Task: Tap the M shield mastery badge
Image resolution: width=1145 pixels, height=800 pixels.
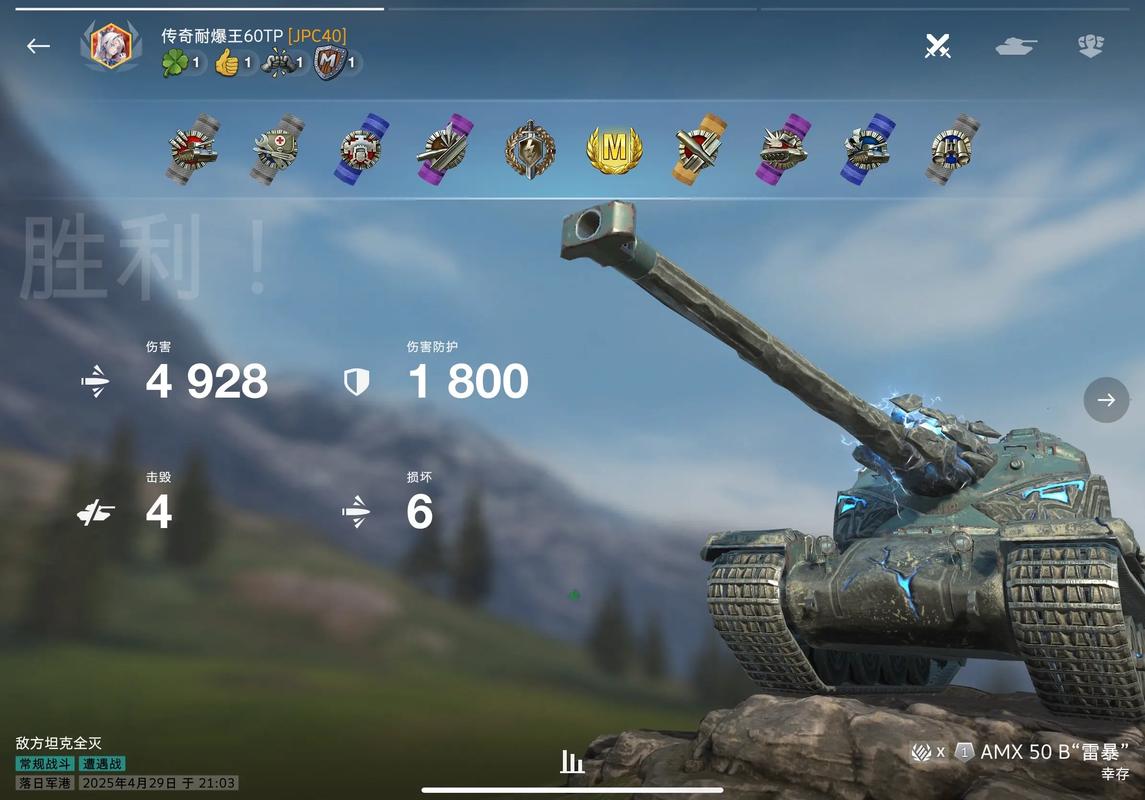Action: (x=328, y=64)
